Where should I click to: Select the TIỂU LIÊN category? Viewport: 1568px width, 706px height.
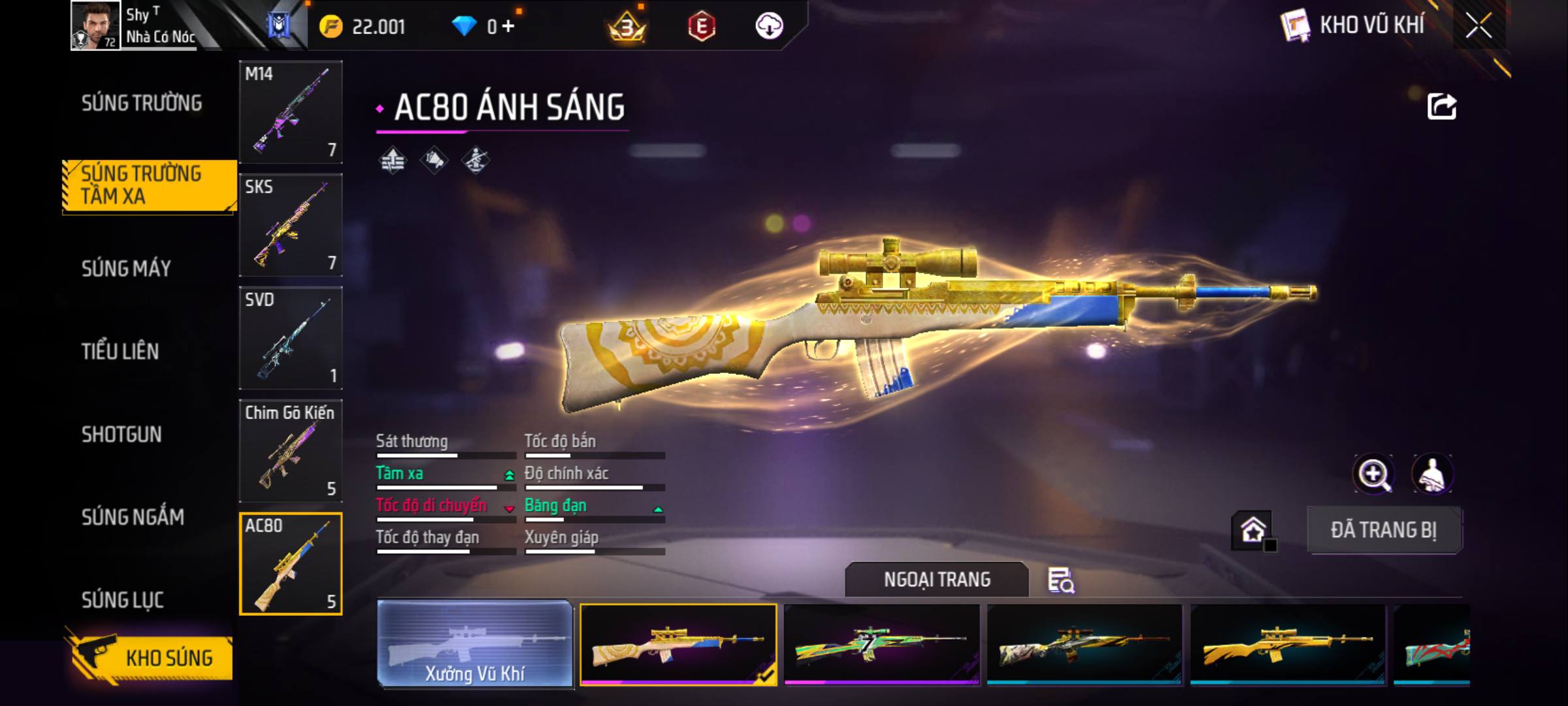(x=120, y=352)
